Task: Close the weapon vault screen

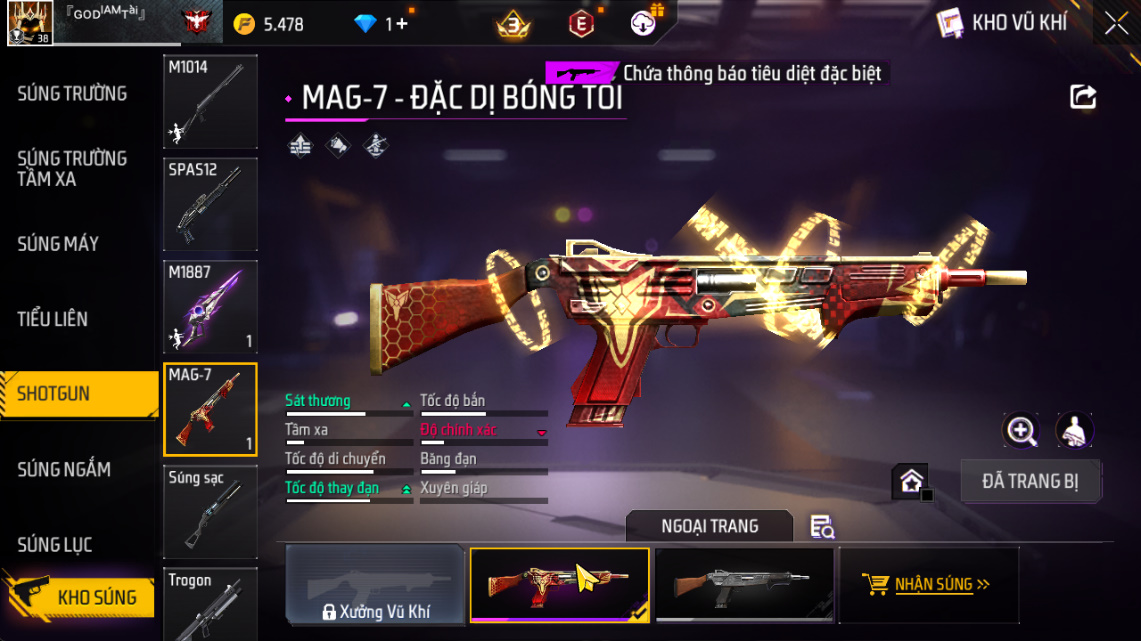Action: (1116, 24)
